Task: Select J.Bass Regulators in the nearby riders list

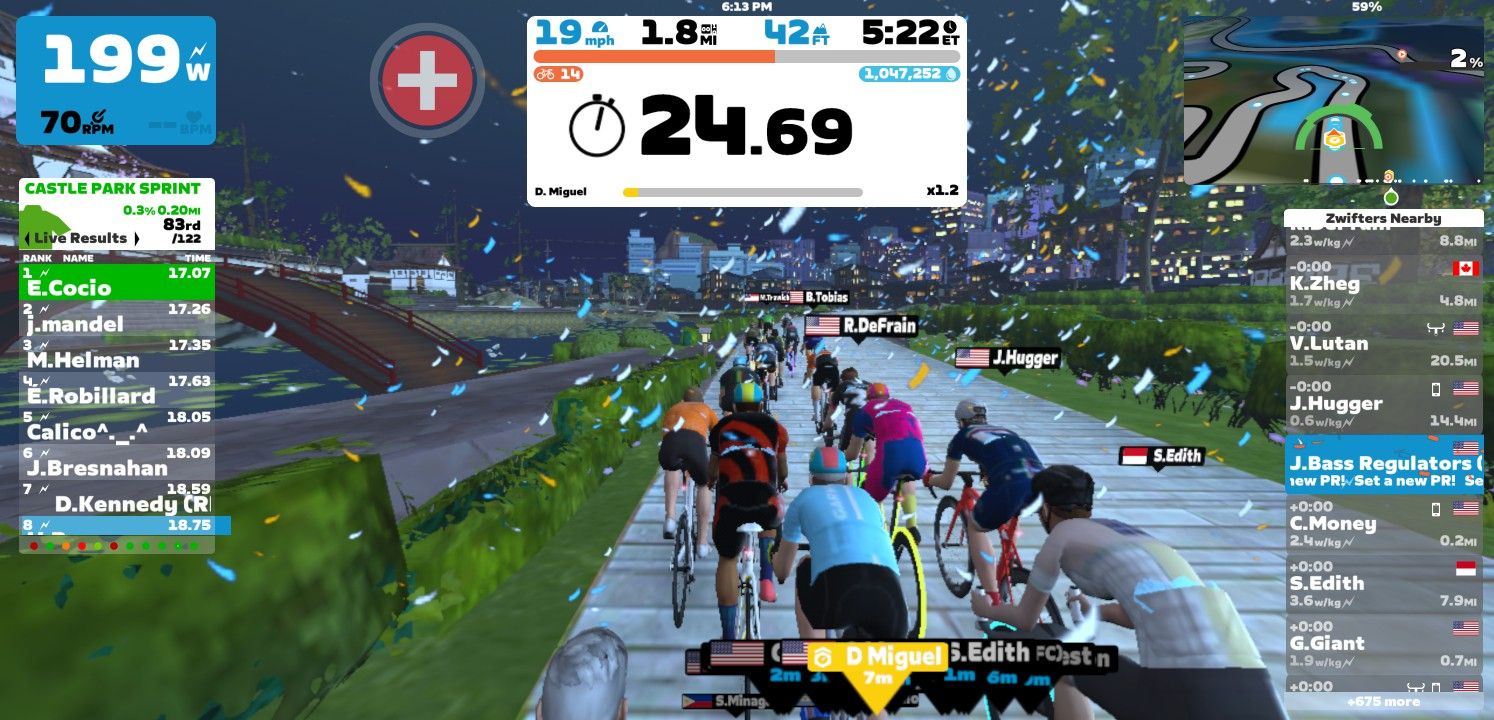Action: click(x=1384, y=465)
